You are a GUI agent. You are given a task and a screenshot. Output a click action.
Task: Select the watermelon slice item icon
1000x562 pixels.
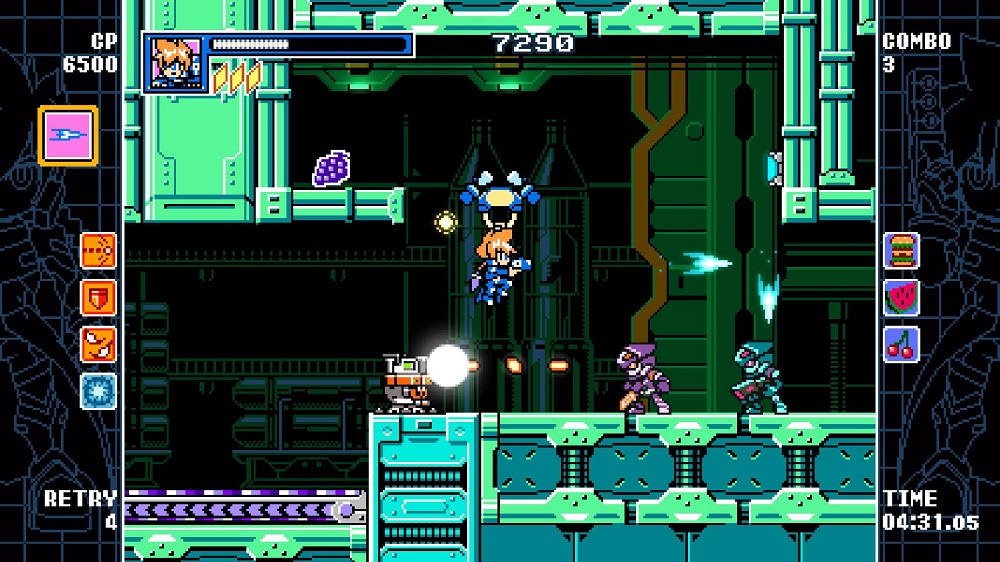pos(901,297)
